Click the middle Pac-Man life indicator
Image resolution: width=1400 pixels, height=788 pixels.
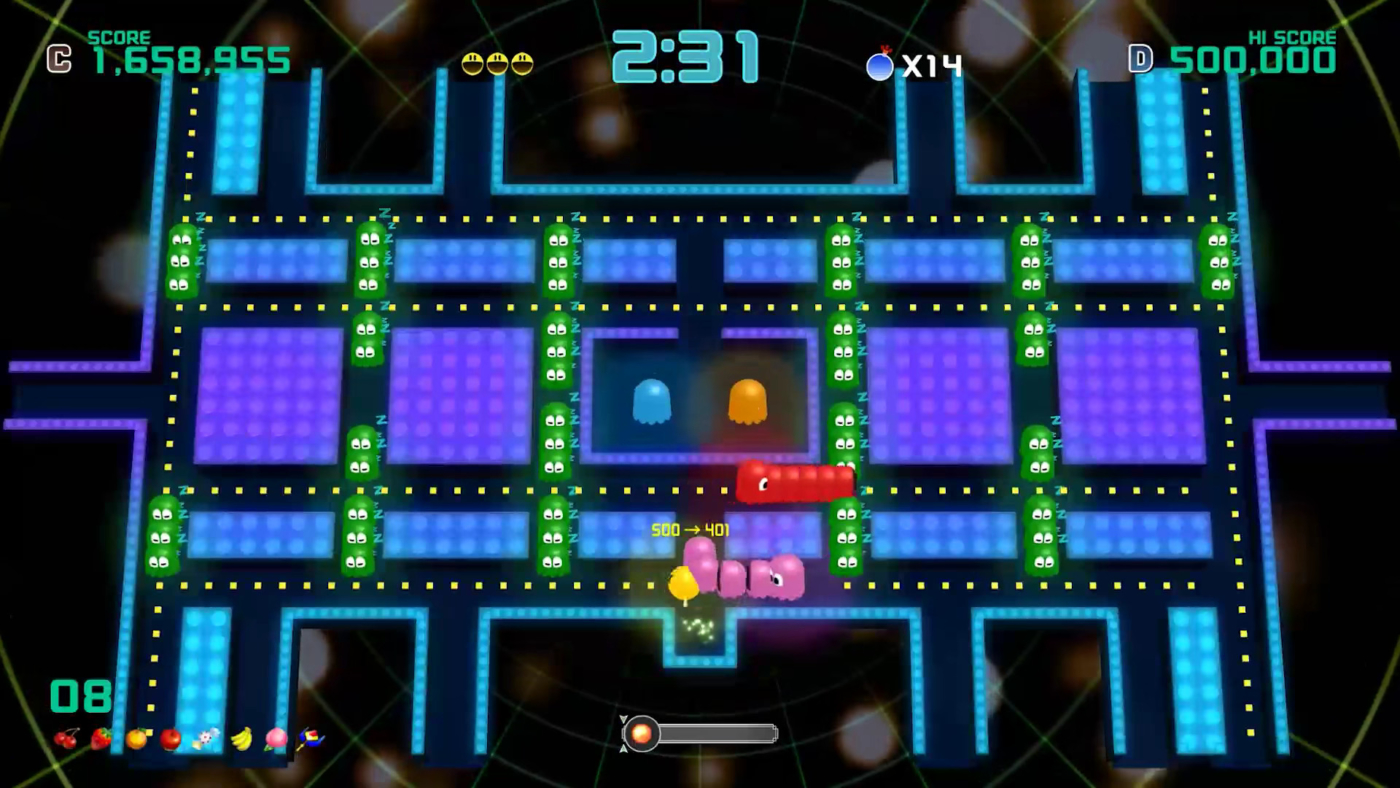point(497,62)
